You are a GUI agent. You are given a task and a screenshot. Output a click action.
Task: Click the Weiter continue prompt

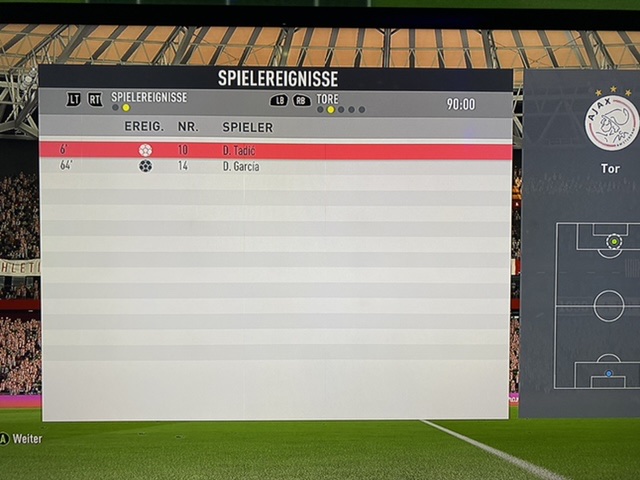(x=22, y=439)
